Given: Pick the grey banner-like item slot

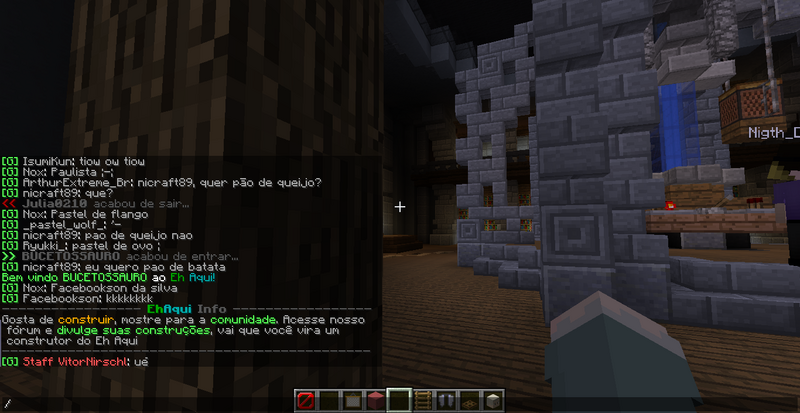Looking at the screenshot, I should coord(446,401).
